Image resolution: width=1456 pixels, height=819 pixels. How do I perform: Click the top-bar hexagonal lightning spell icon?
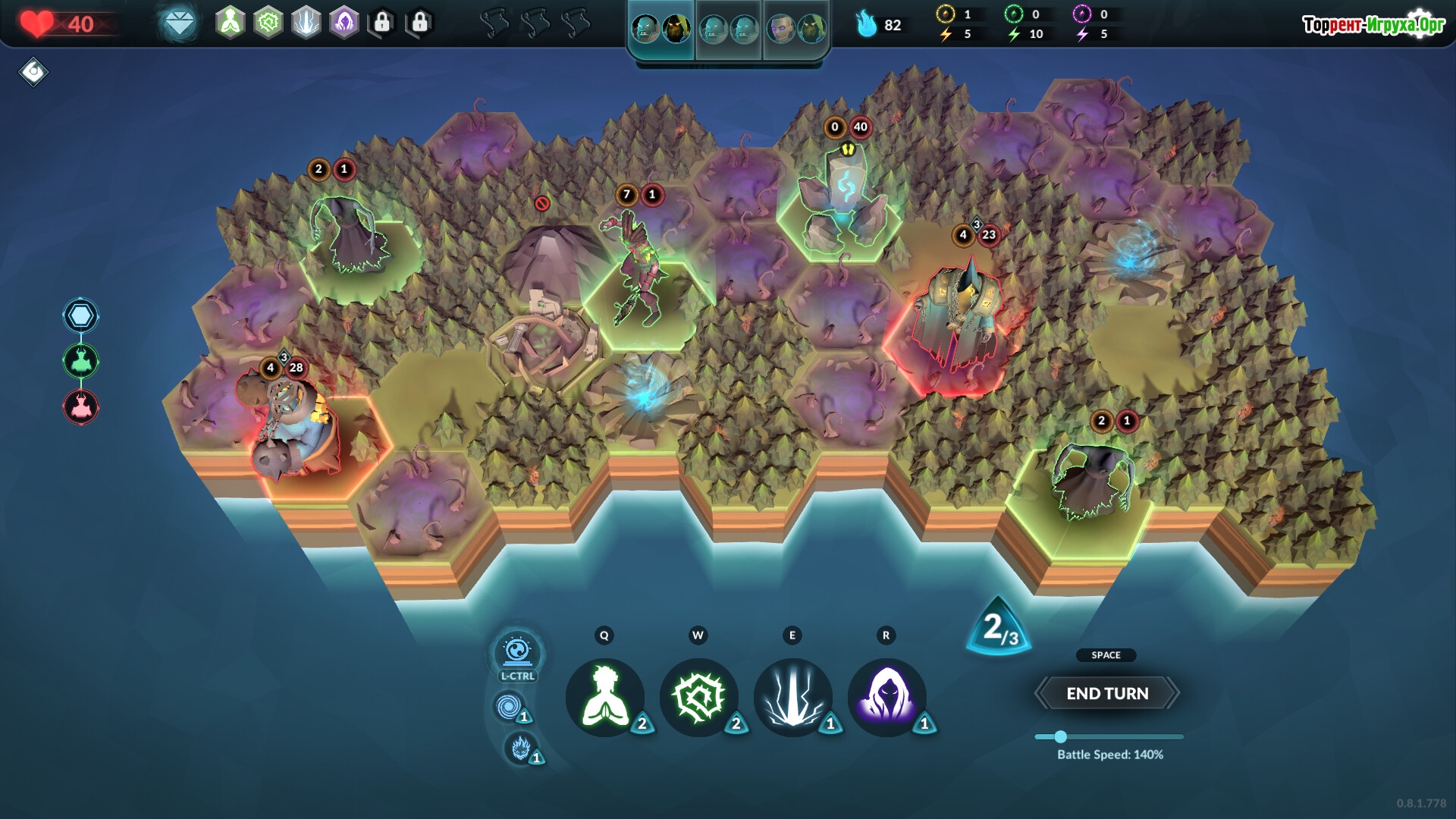click(306, 23)
